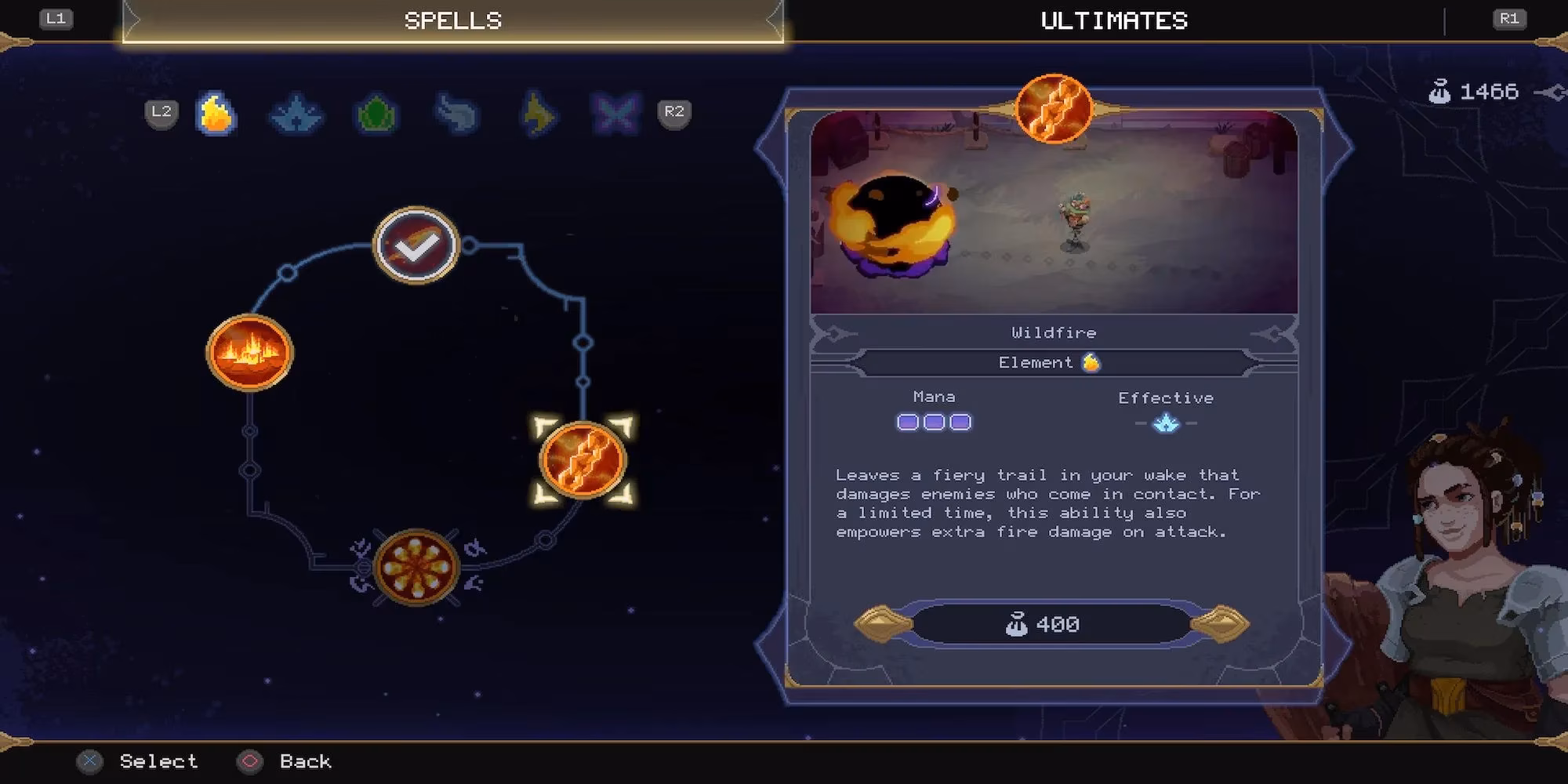Select the unlocked checkmarked fire spell node

pyautogui.click(x=416, y=246)
